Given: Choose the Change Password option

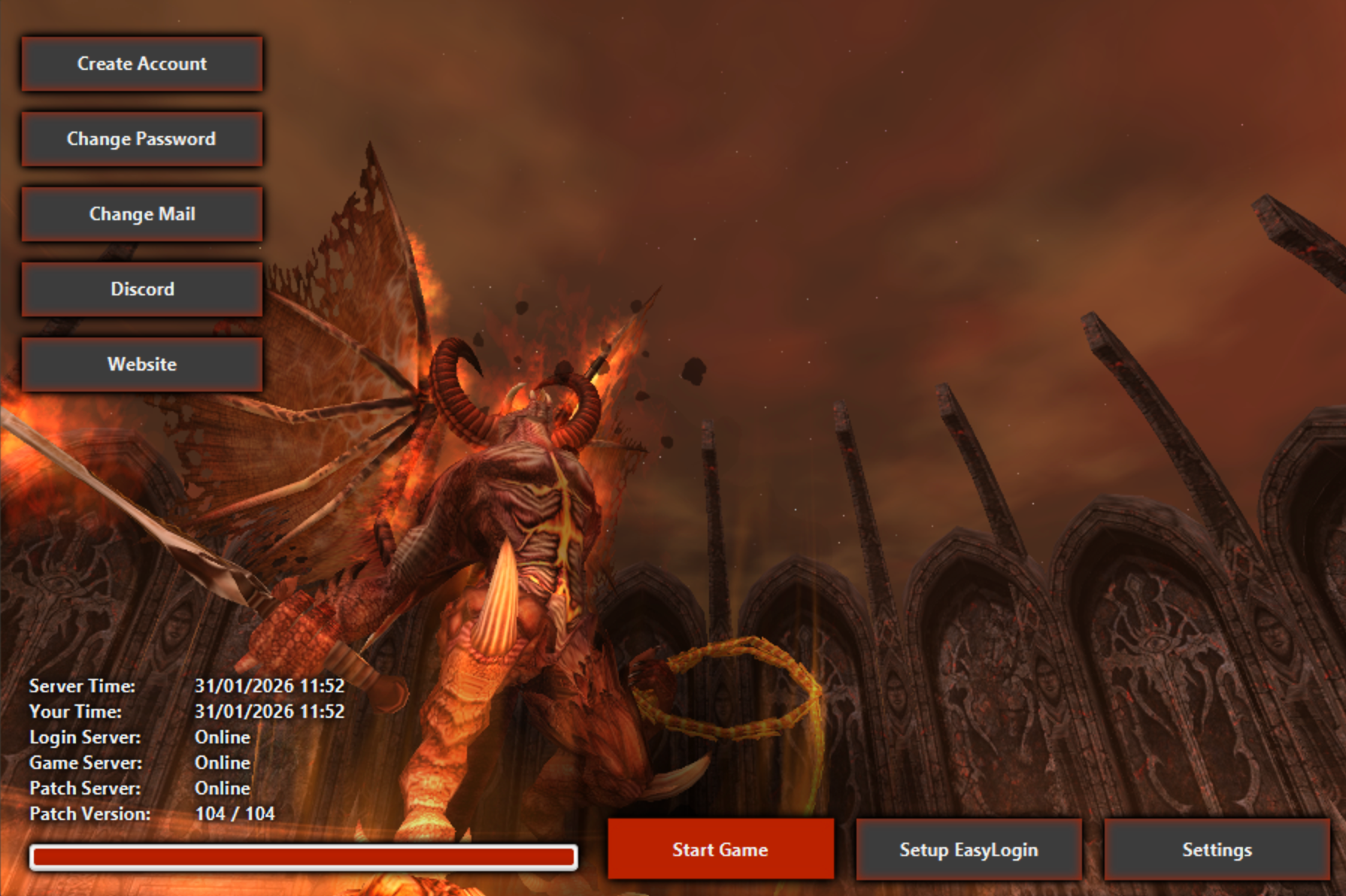Looking at the screenshot, I should pos(142,139).
